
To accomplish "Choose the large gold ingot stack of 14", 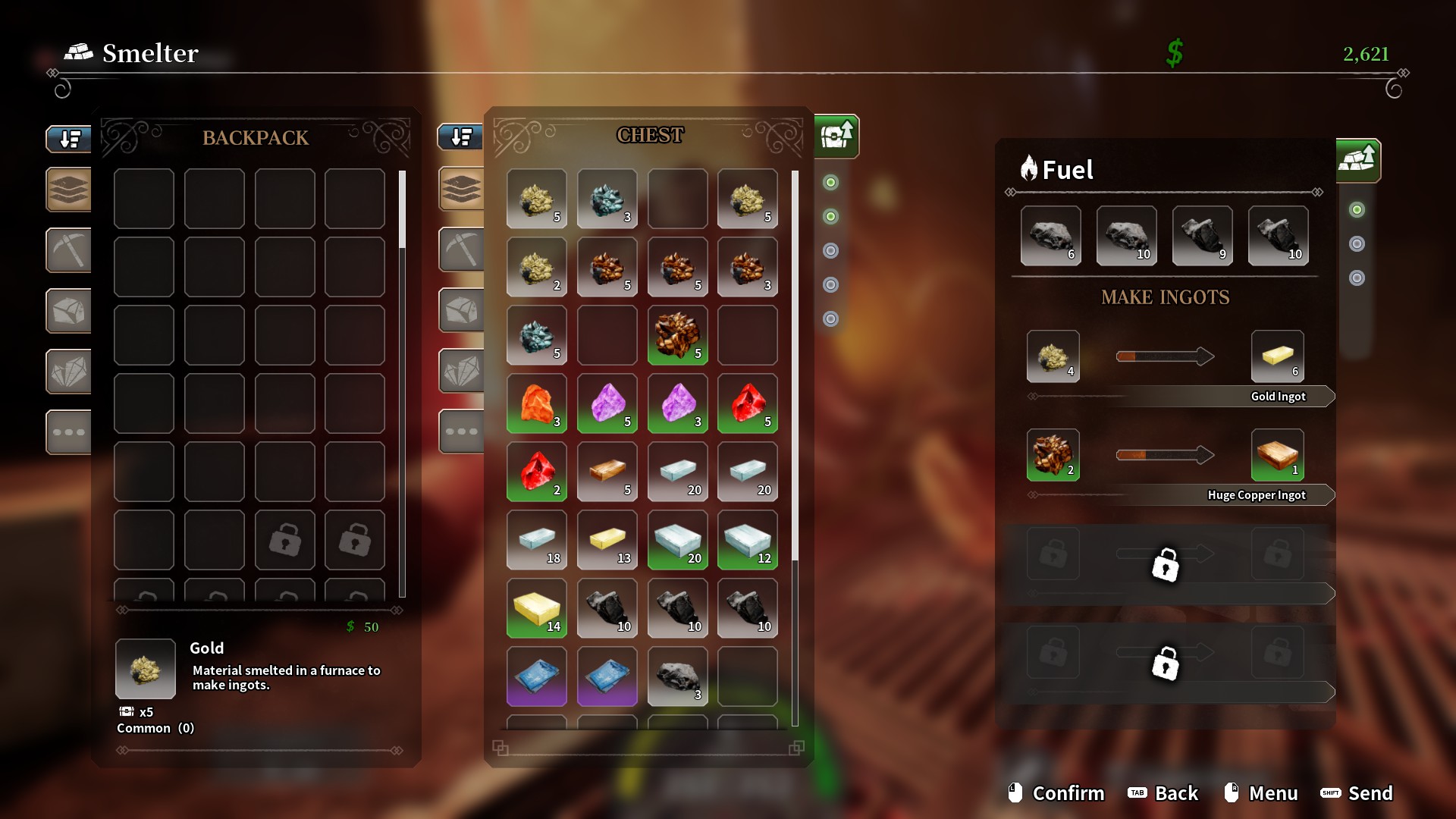I will (537, 608).
